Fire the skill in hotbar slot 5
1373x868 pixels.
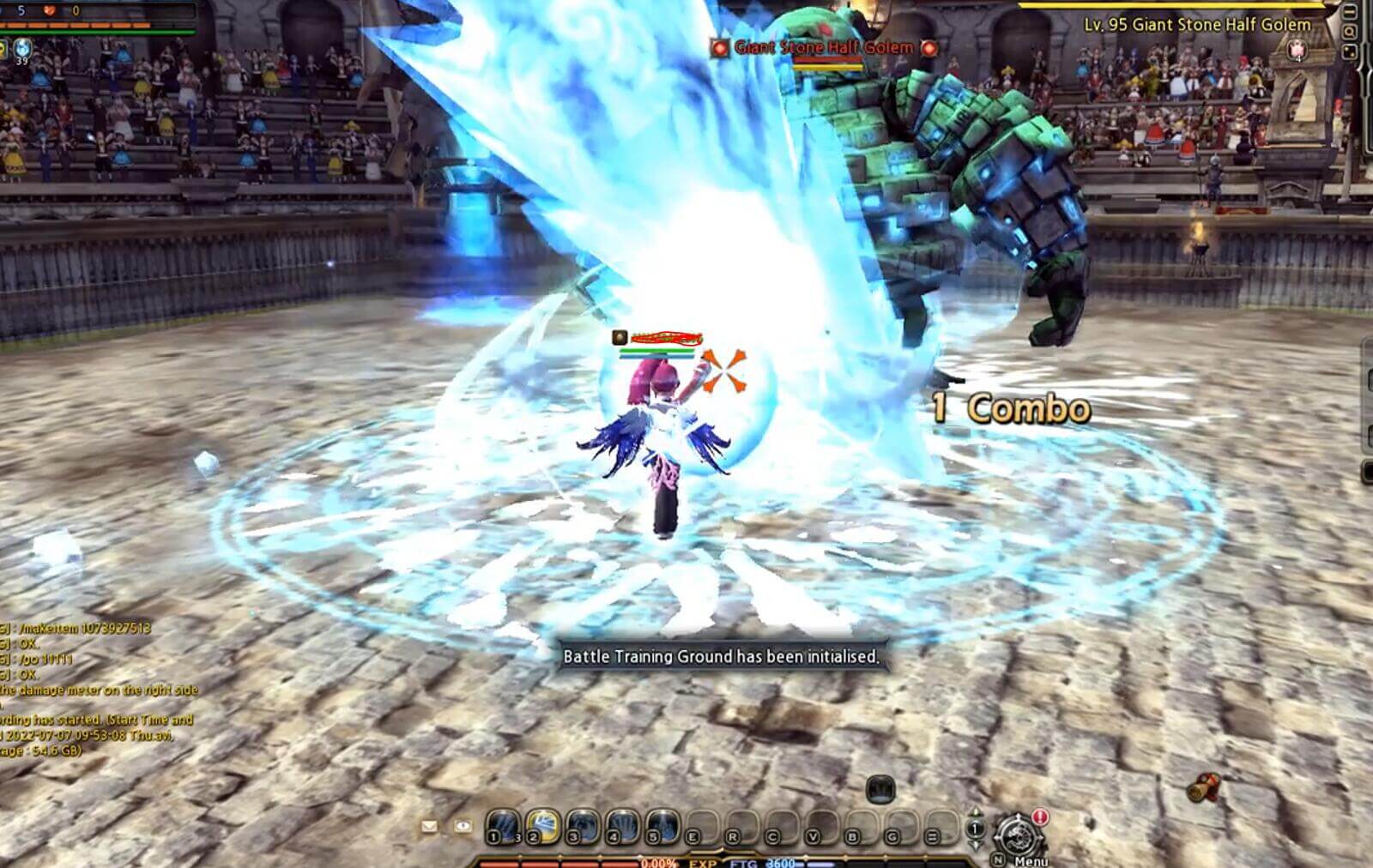point(663,827)
